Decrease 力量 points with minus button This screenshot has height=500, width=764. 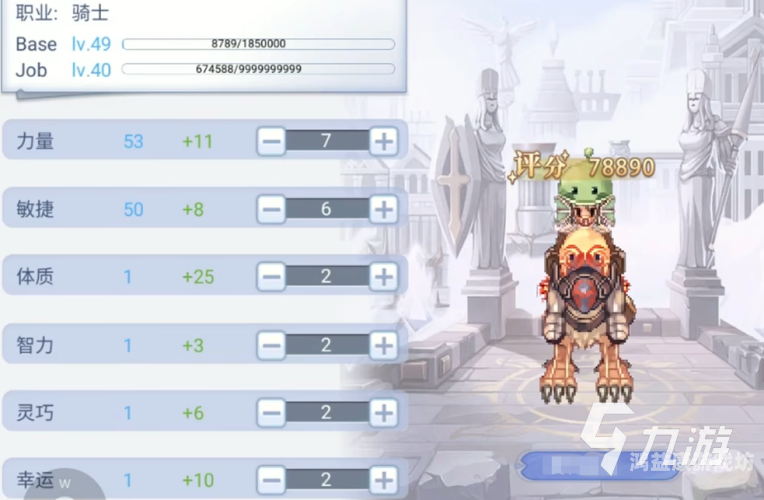(x=271, y=141)
